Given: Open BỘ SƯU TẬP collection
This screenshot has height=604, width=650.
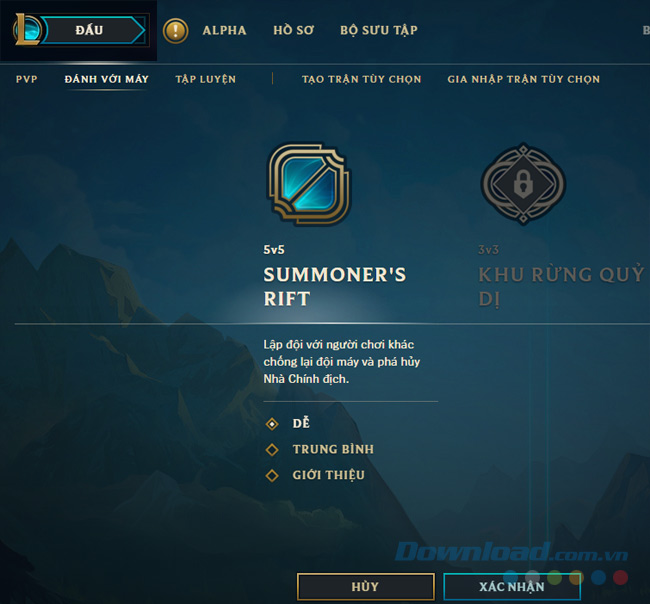Looking at the screenshot, I should 378,30.
